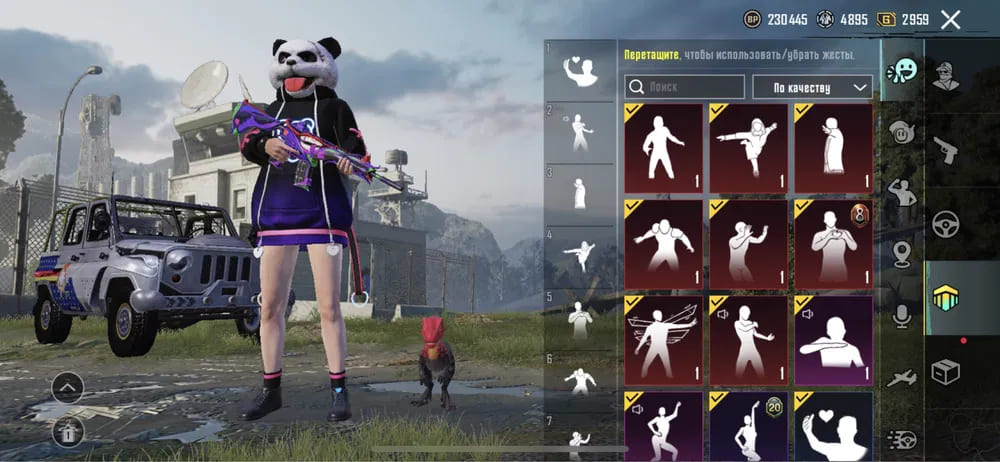Select equipped emote slot 4 kicking pose
The height and width of the screenshot is (462, 1000).
pyautogui.click(x=579, y=256)
